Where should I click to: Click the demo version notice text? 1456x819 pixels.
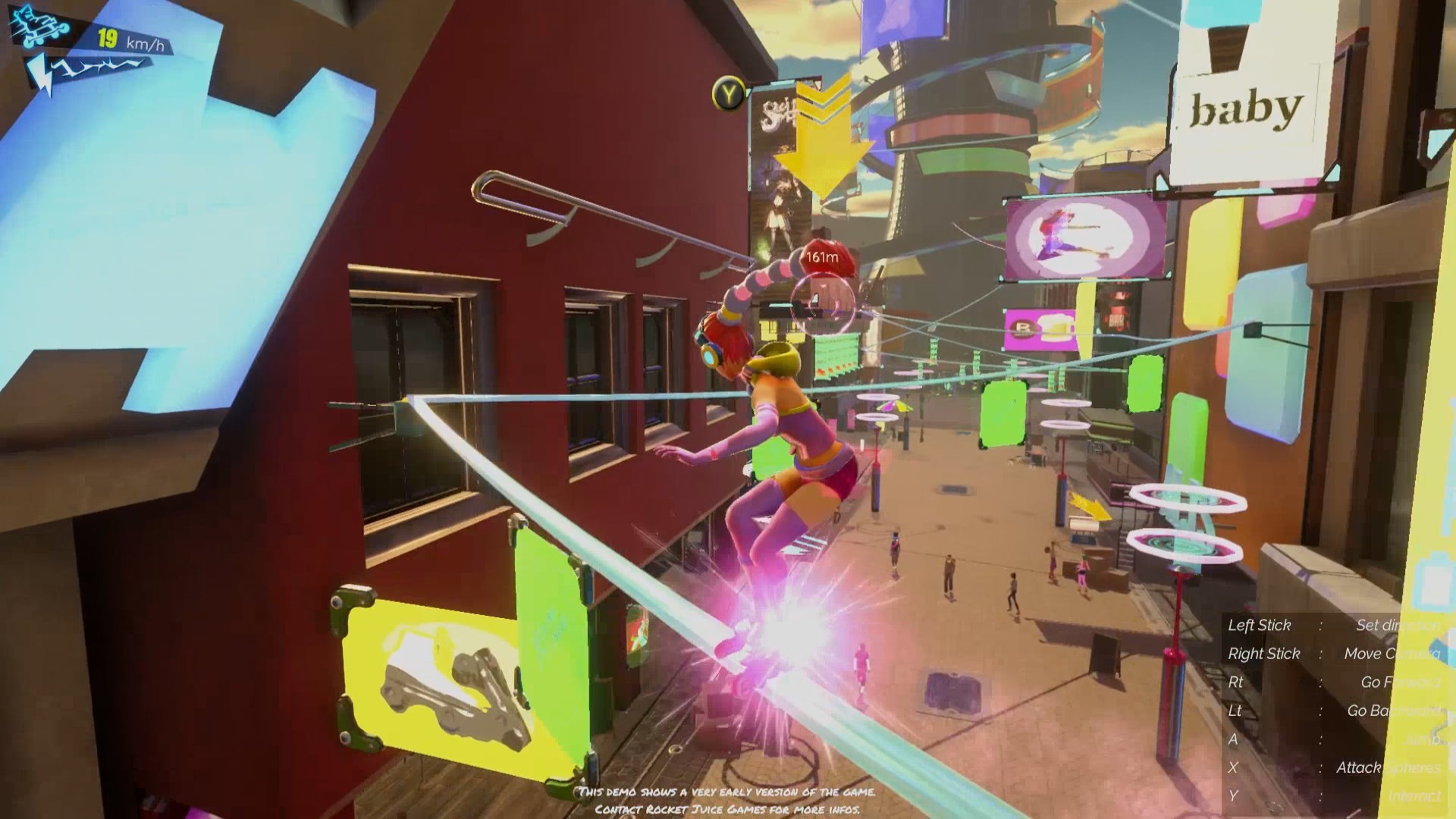726,791
